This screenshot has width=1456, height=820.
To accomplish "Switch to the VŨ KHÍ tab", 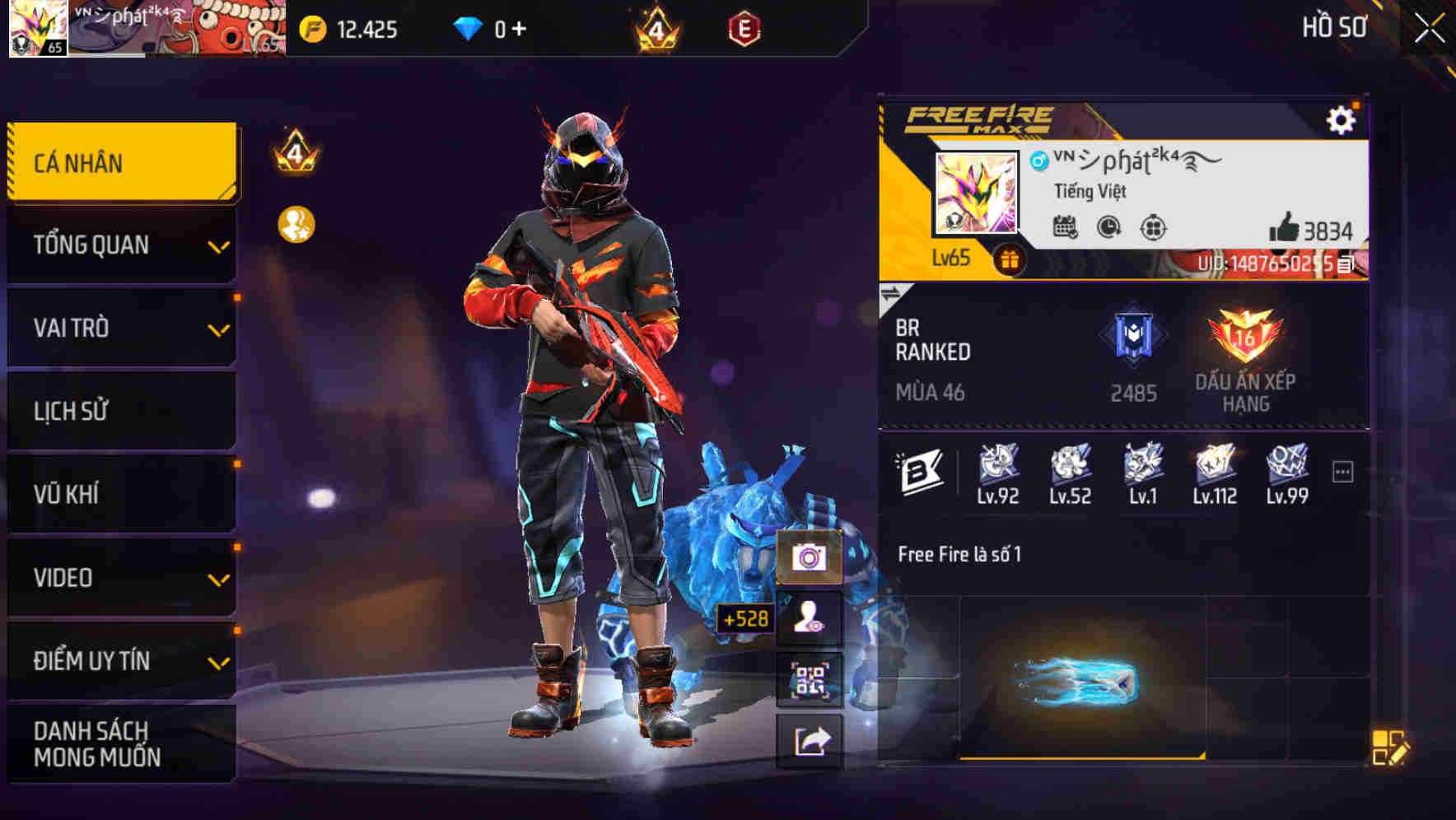I will point(120,493).
